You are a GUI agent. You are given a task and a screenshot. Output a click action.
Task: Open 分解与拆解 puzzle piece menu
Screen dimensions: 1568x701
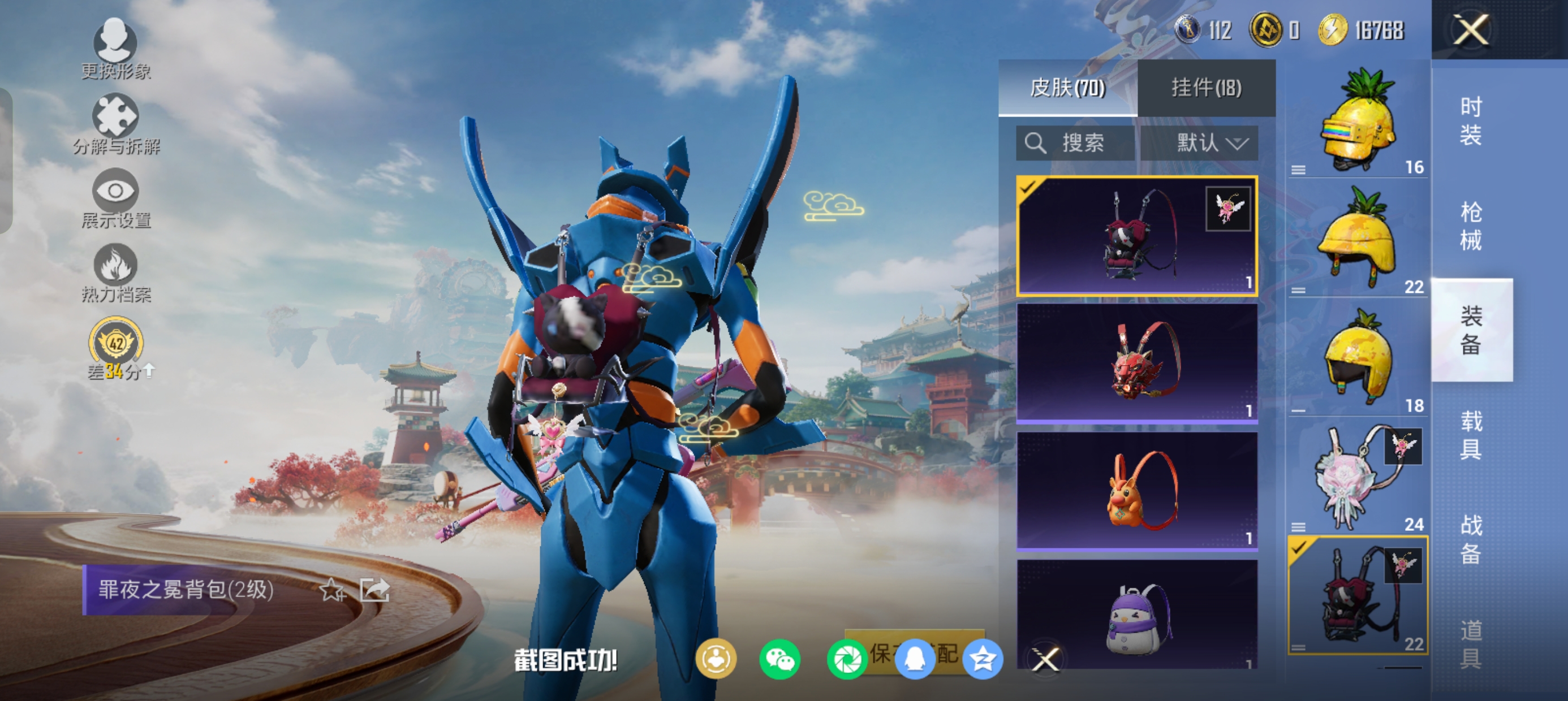115,124
